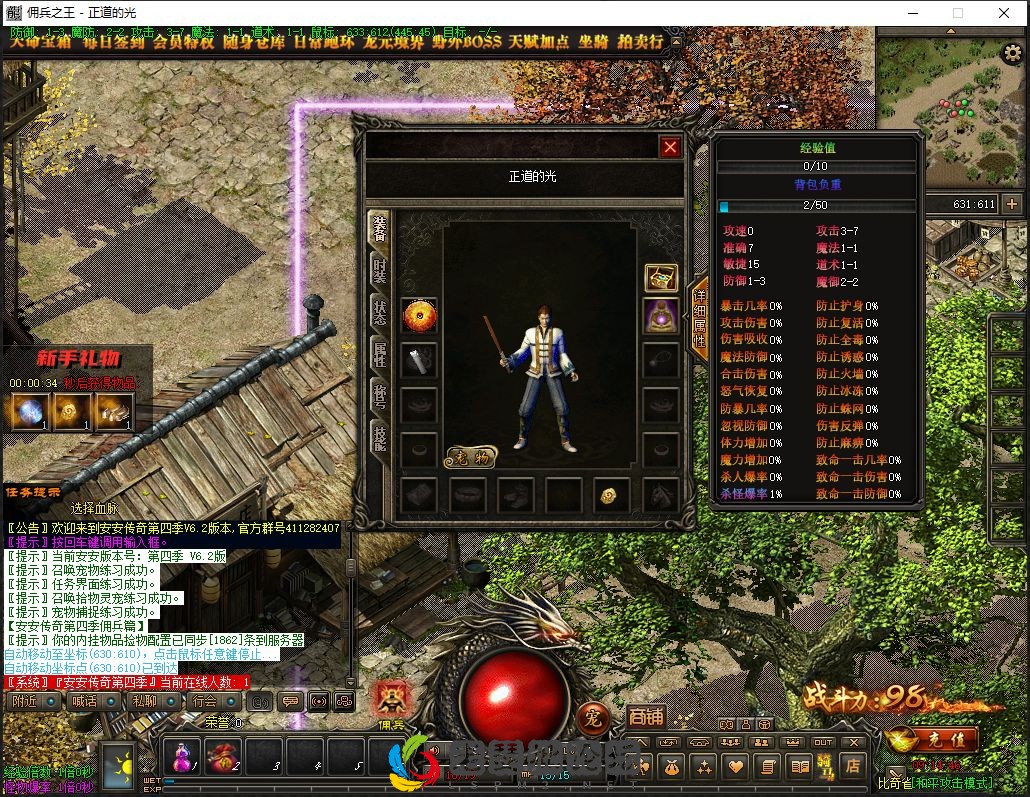The width and height of the screenshot is (1030, 797).
Task: Close the character equipment panel
Action: (x=670, y=148)
